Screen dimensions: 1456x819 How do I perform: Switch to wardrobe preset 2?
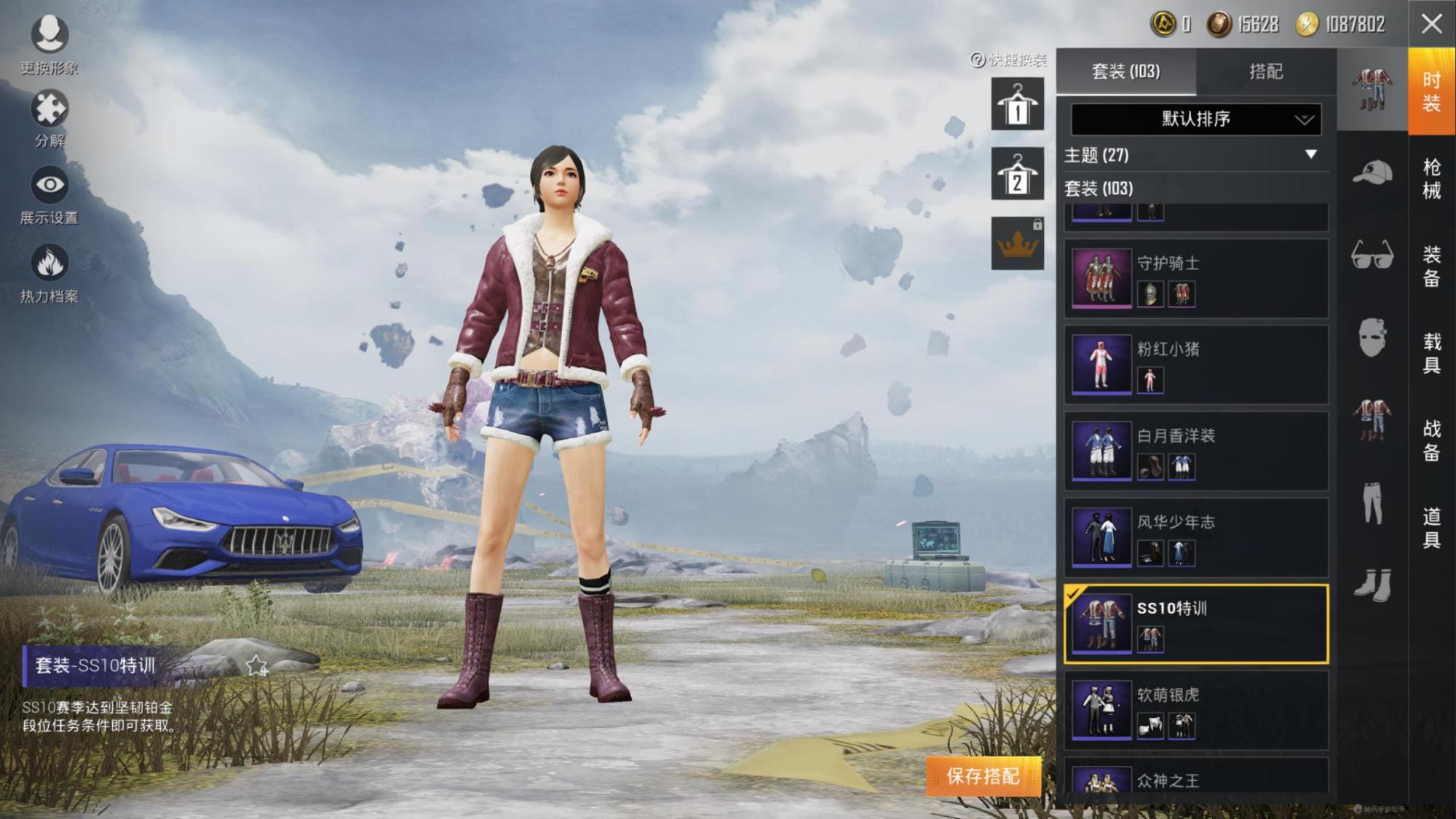[1017, 175]
